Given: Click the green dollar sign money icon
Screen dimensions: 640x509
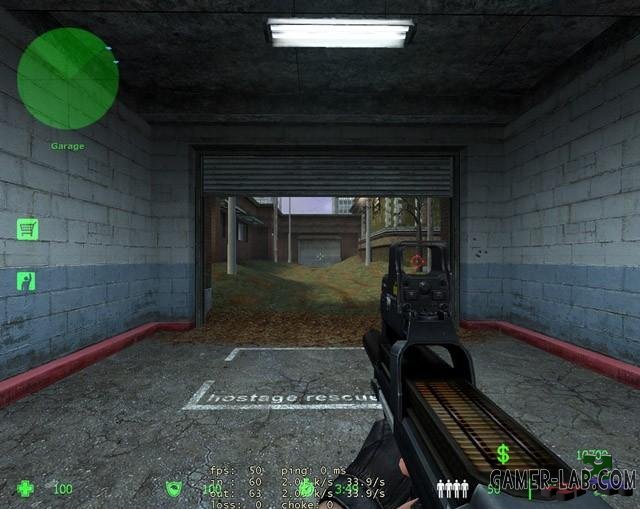Looking at the screenshot, I should [x=503, y=455].
